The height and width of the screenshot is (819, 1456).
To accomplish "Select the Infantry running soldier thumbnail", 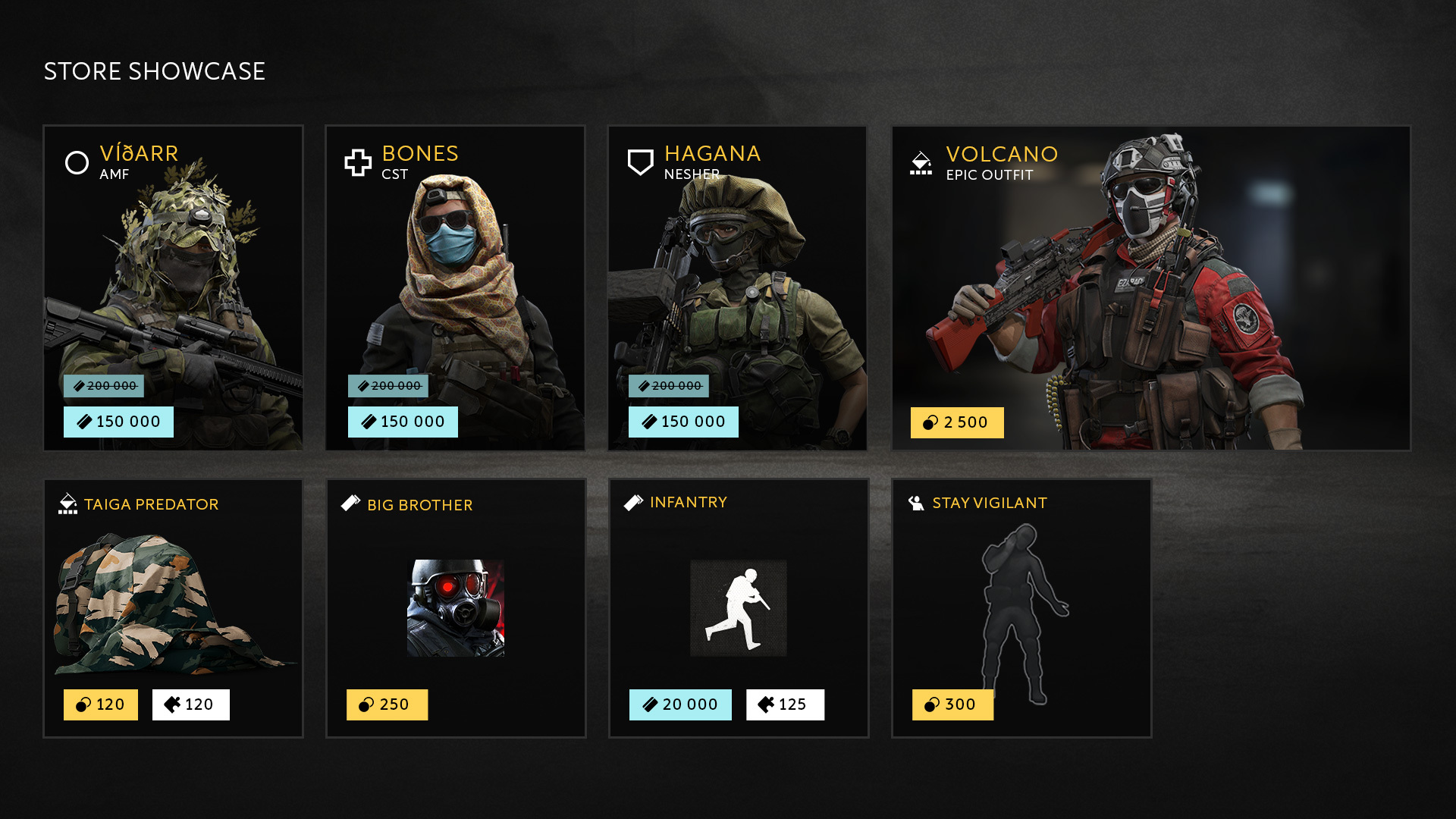I will tap(738, 607).
